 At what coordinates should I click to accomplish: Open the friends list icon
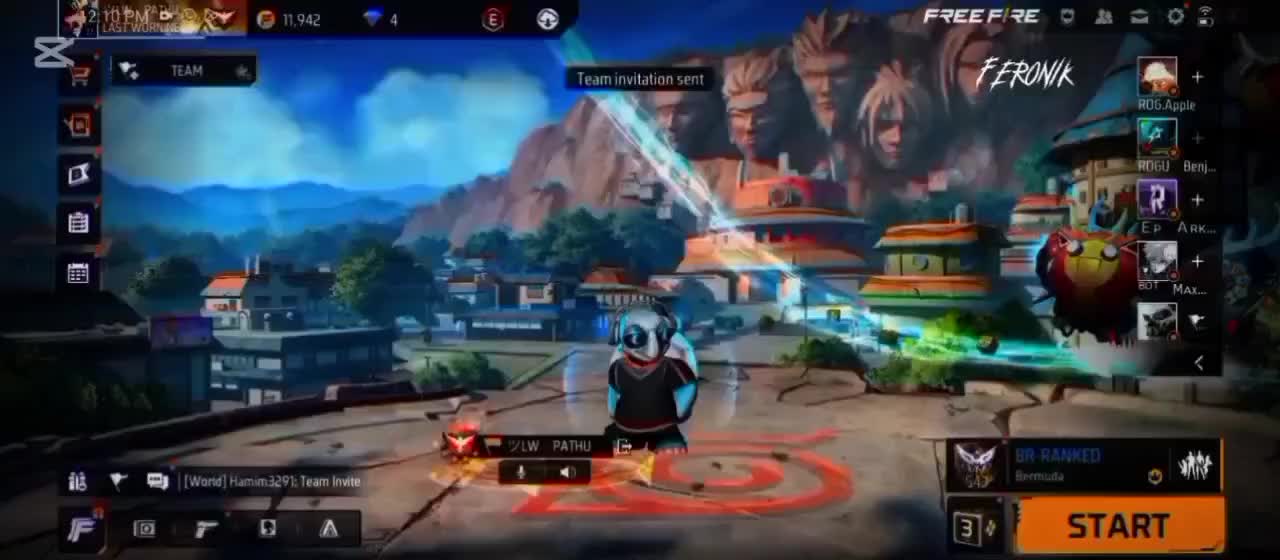pyautogui.click(x=1104, y=16)
